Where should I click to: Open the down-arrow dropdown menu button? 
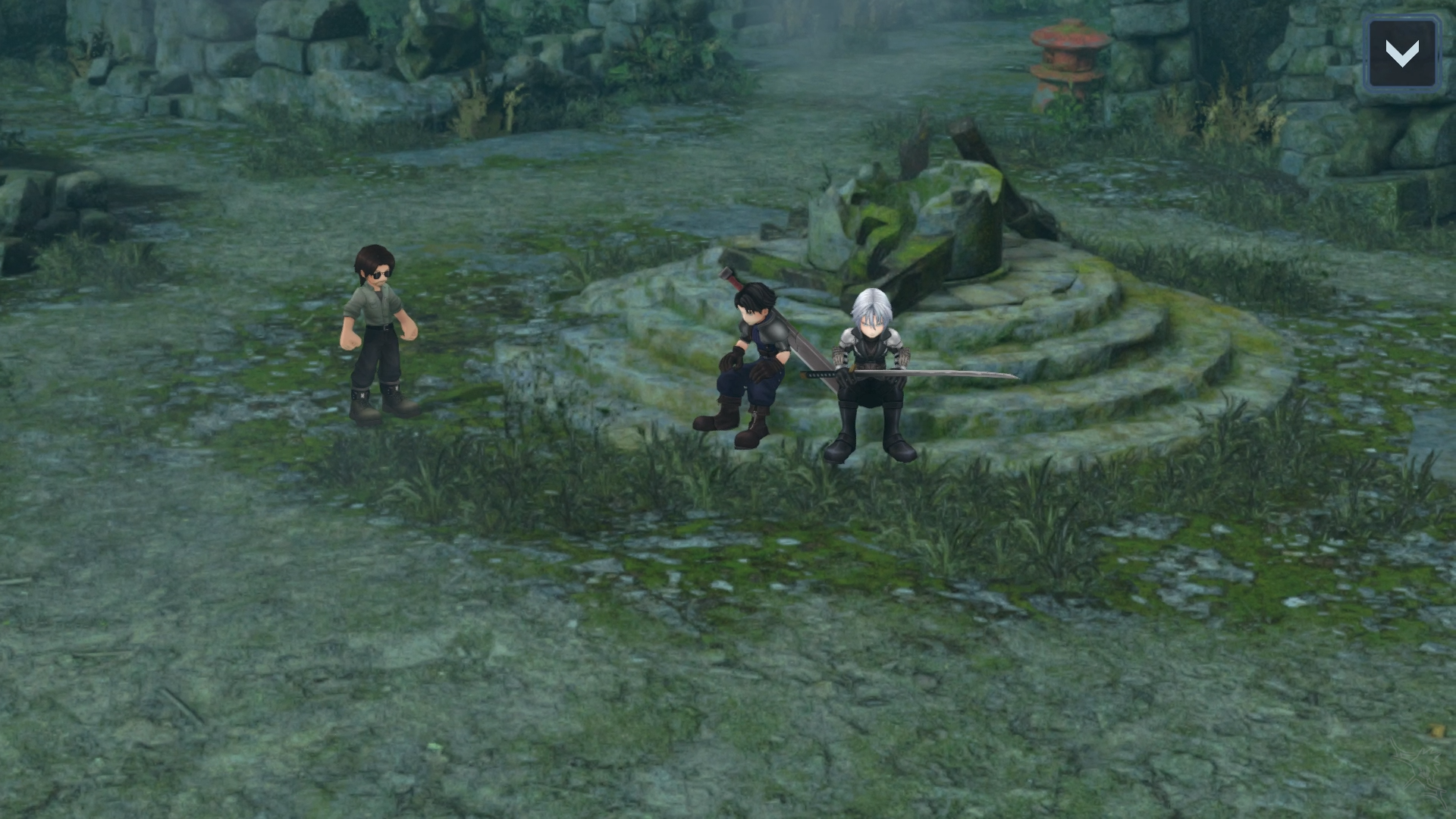pyautogui.click(x=1401, y=53)
